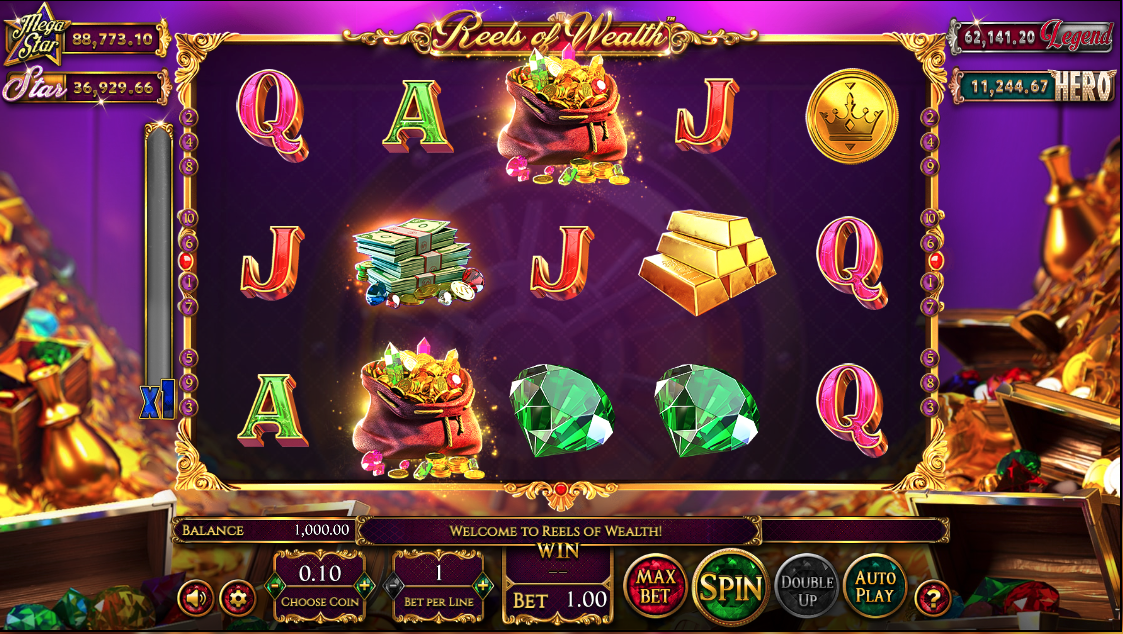
Task: Increase the coin value with plus
Action: click(364, 585)
